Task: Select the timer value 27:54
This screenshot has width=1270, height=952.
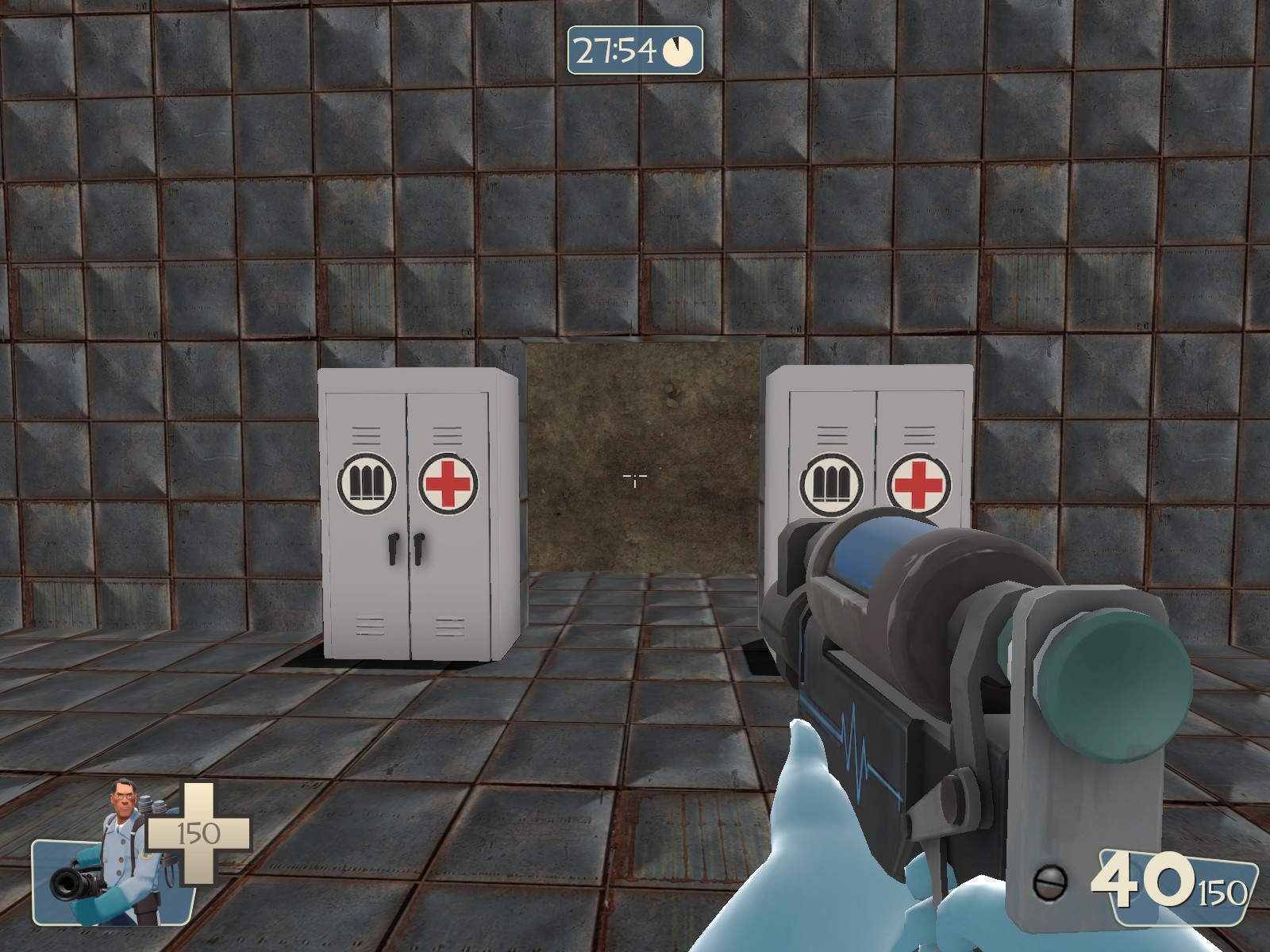Action: click(616, 49)
